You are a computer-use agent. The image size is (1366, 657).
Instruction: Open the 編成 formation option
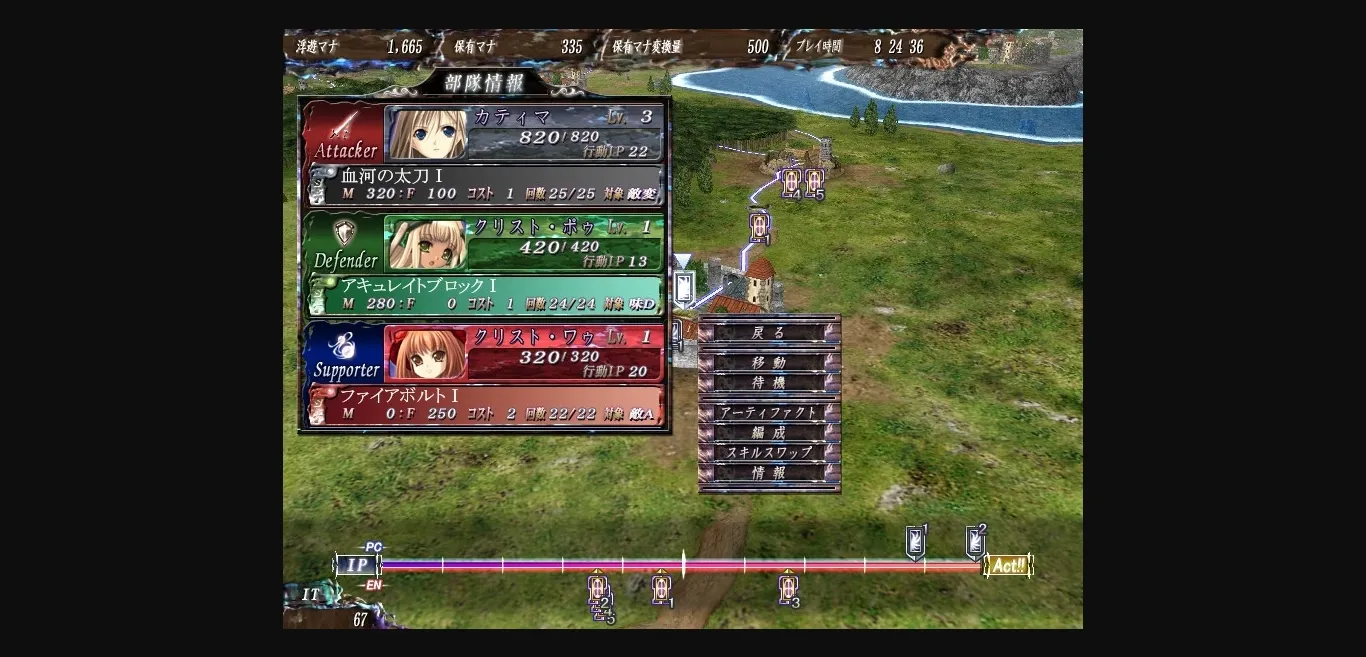tap(768, 432)
